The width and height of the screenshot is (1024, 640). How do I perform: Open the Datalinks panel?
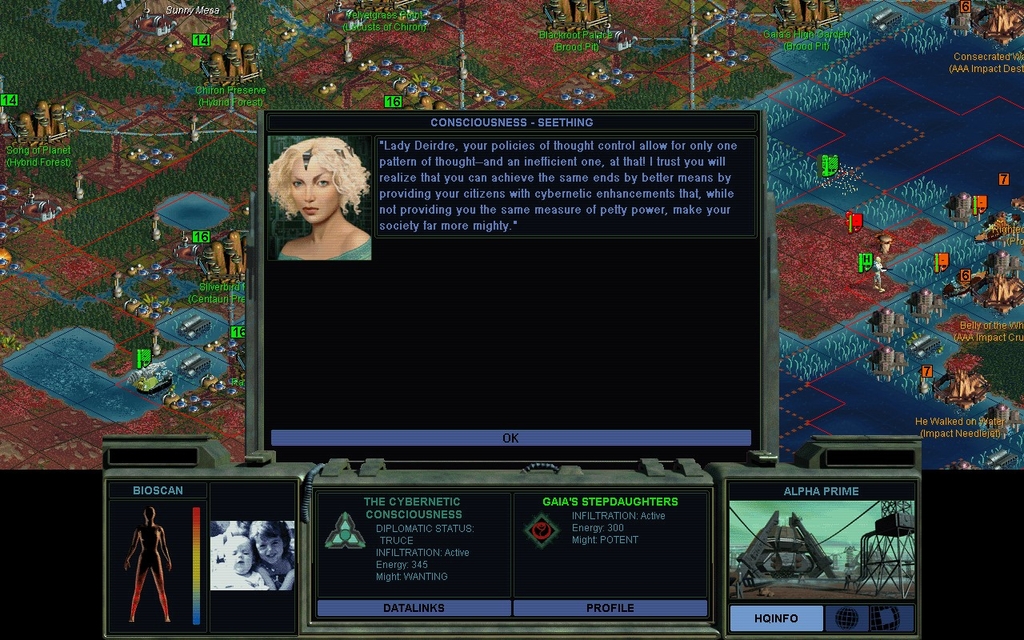(x=413, y=608)
